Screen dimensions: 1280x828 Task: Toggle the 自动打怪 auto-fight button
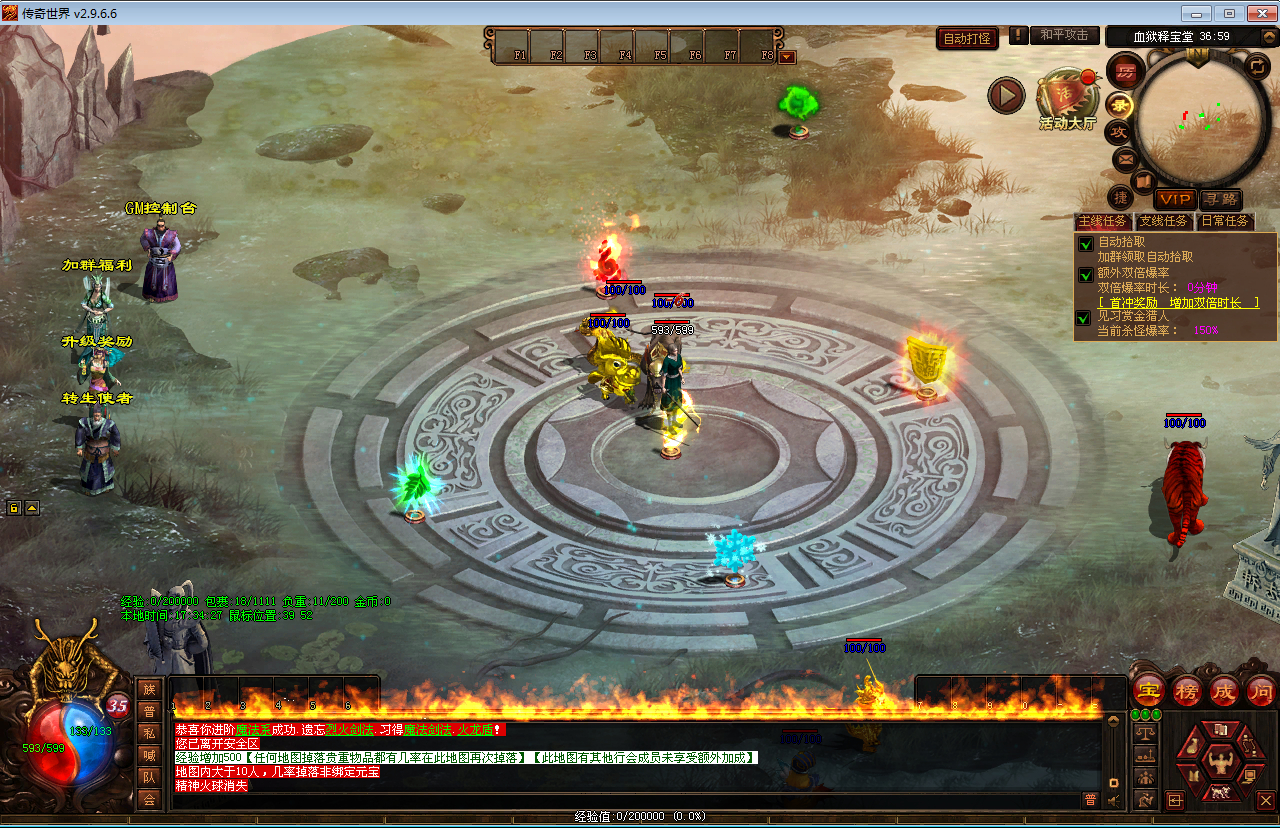pos(967,39)
